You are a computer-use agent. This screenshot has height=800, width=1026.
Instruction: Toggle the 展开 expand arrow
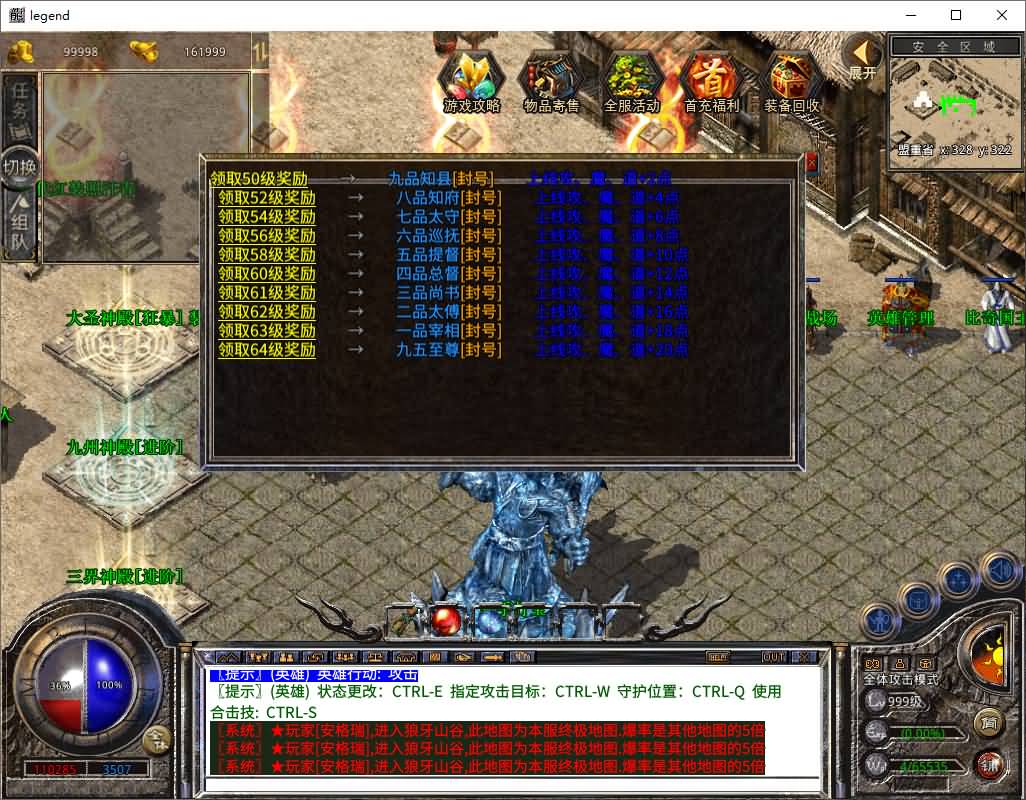click(862, 58)
